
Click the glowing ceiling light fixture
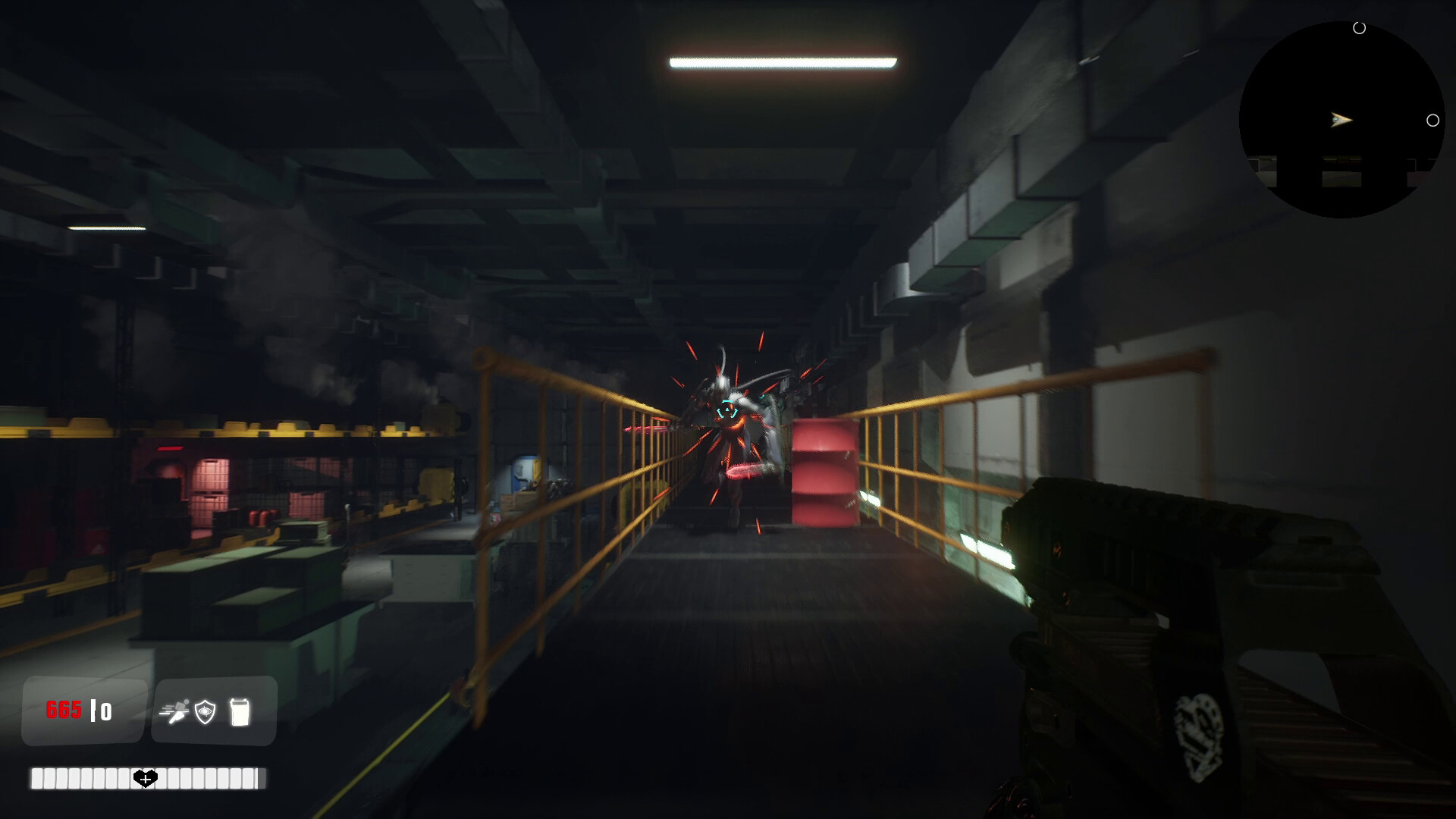coord(783,63)
